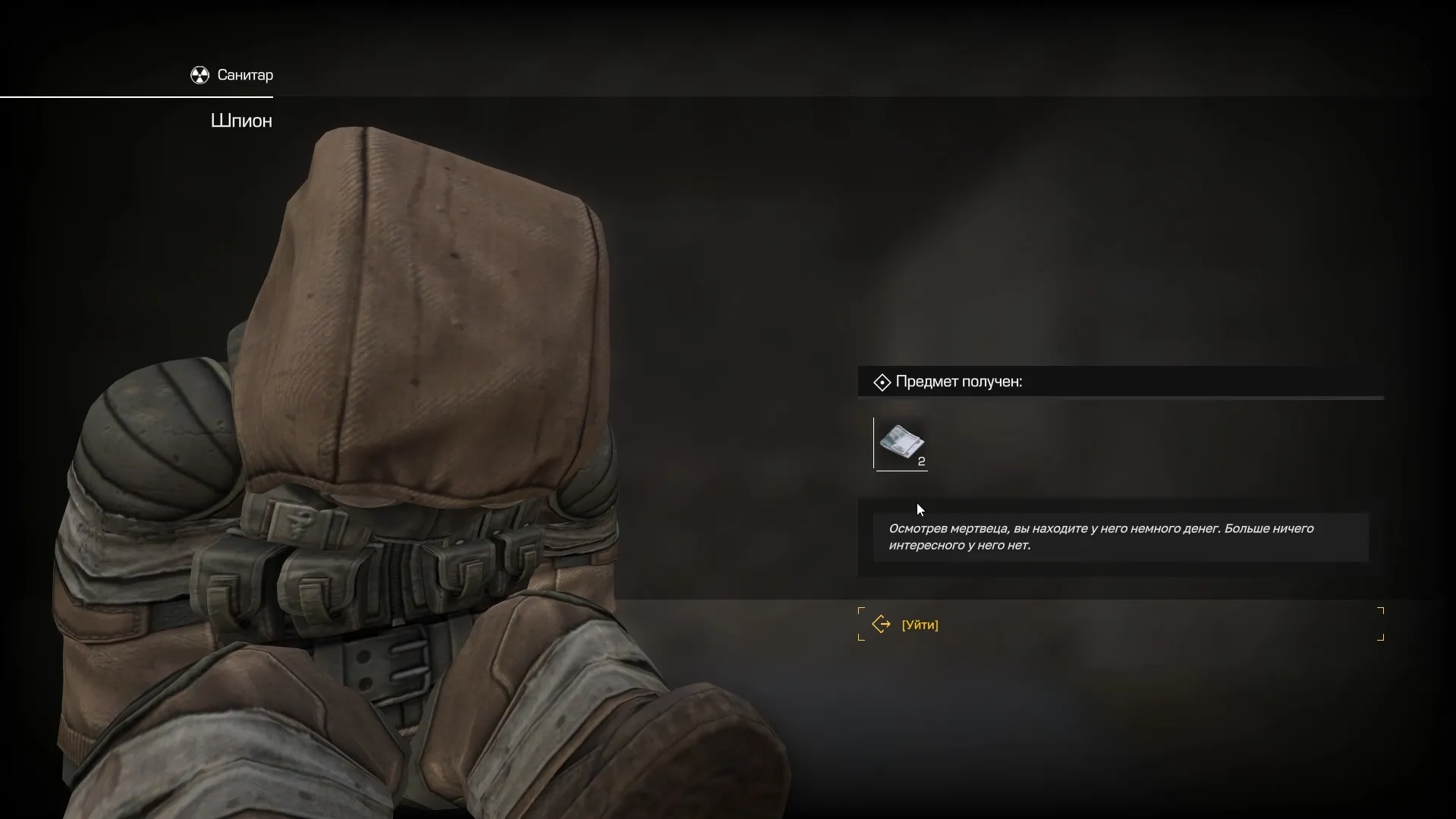Choose the [Уйти] dialogue option
This screenshot has width=1456, height=819.
(920, 625)
